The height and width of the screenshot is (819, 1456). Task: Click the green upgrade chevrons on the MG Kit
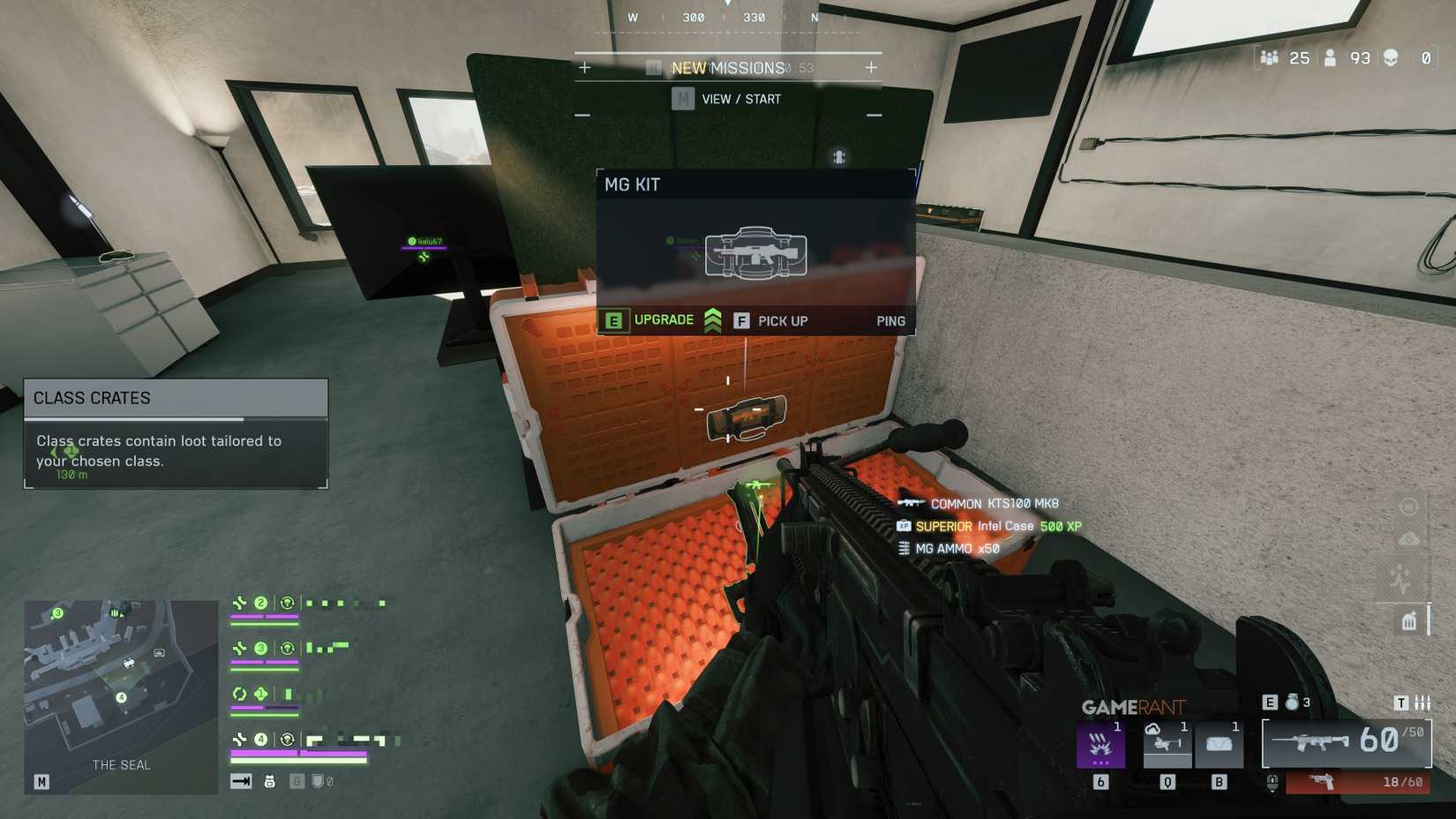point(712,320)
